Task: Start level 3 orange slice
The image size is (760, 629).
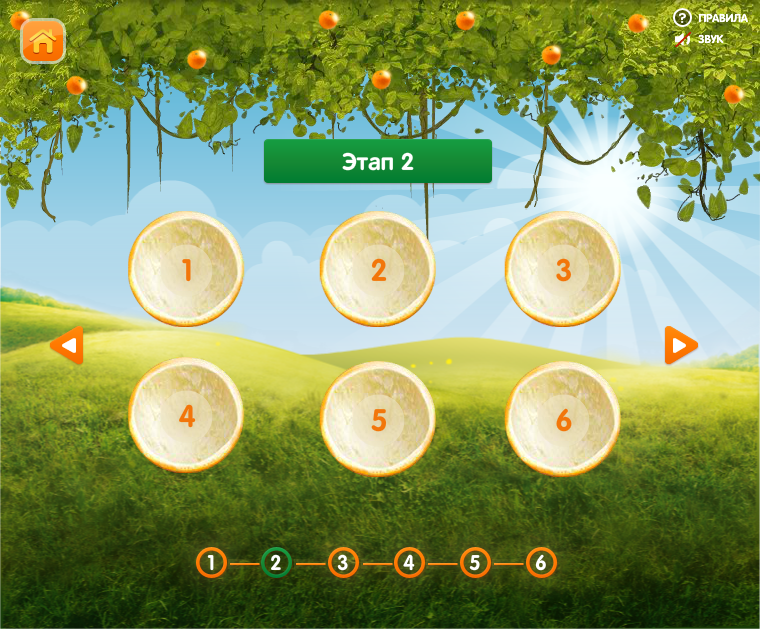Action: pyautogui.click(x=563, y=269)
